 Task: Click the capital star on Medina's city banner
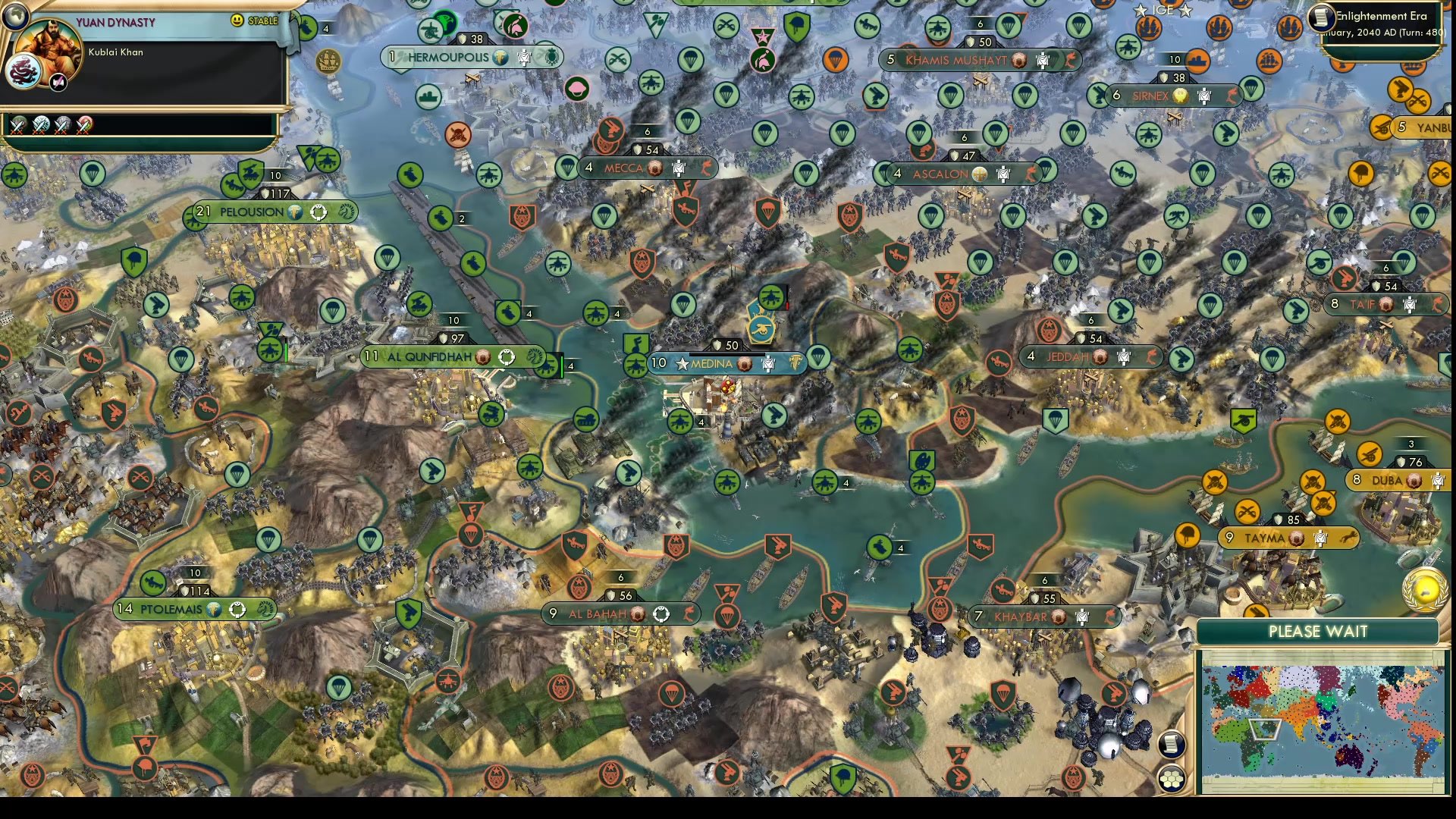[x=681, y=364]
